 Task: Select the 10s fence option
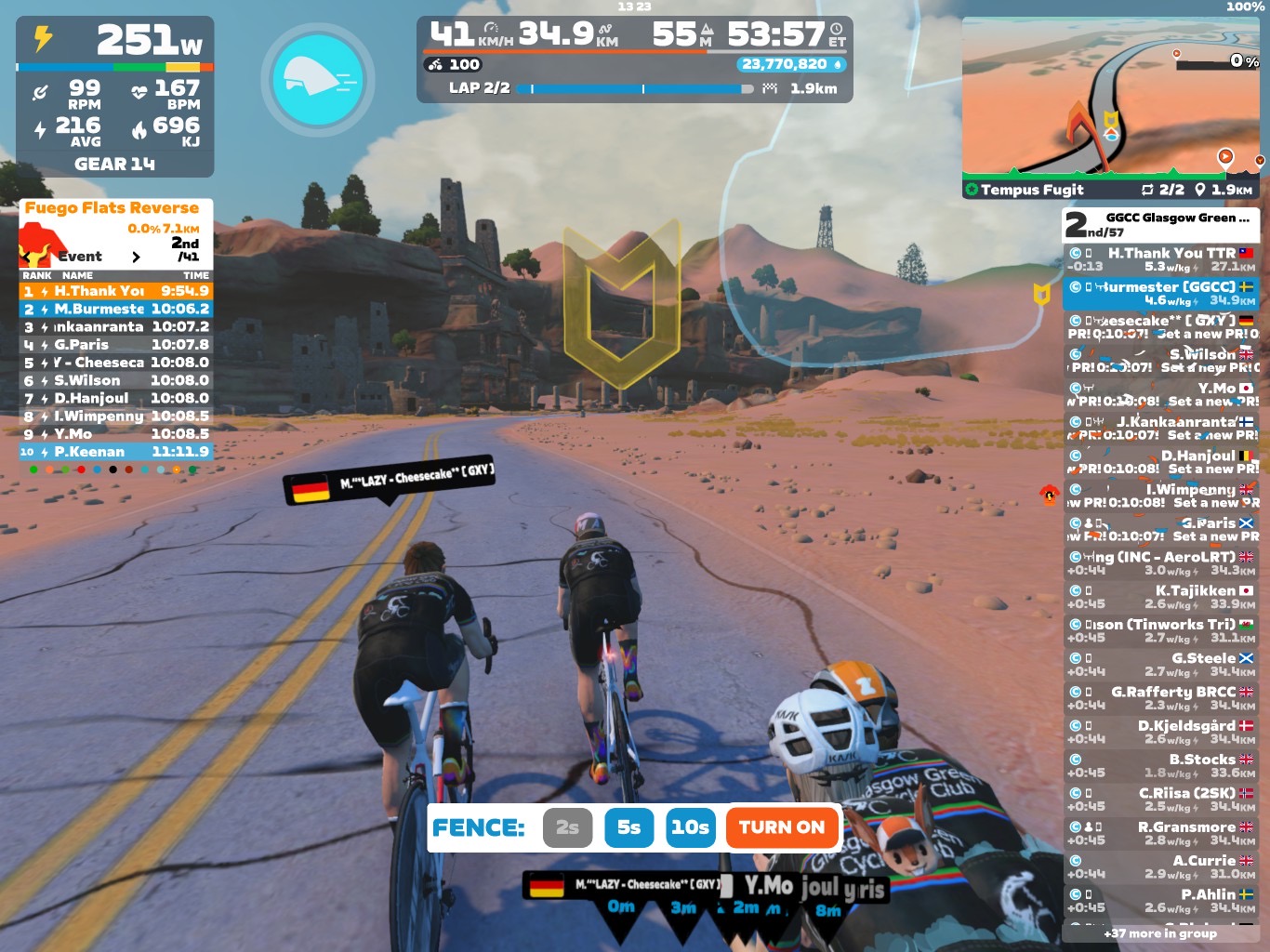tap(690, 827)
